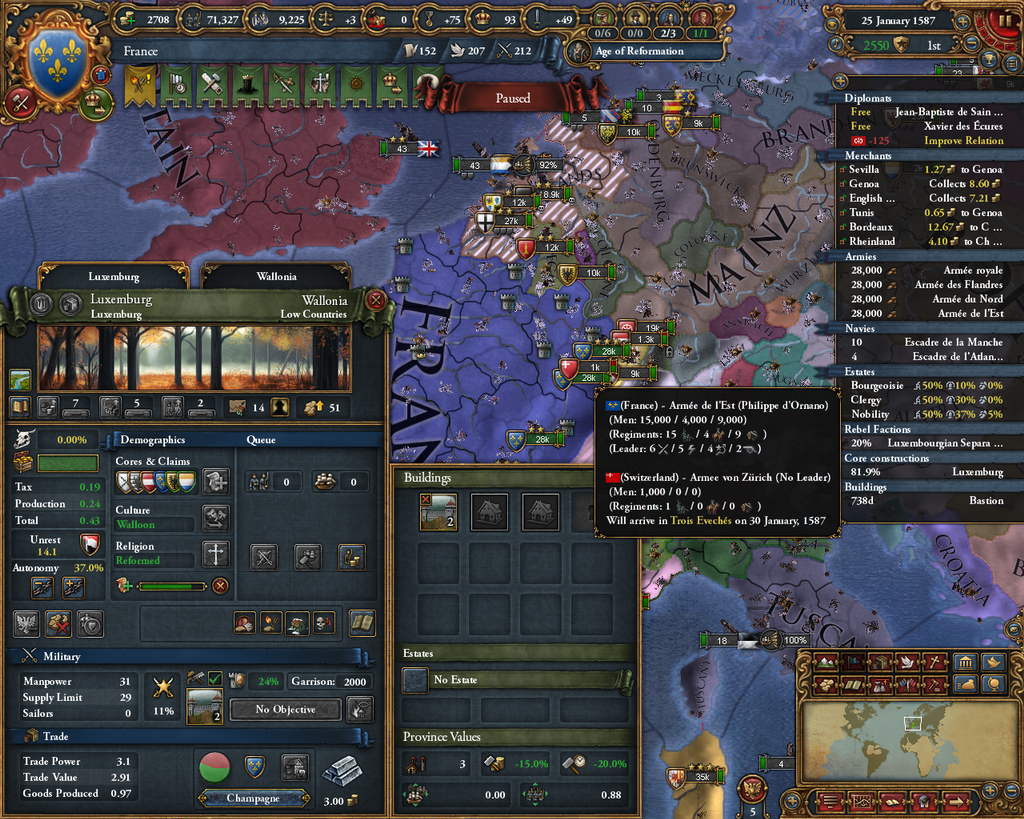
Task: Open the Luxemburgian Separatists rebel faction entry
Action: point(924,443)
